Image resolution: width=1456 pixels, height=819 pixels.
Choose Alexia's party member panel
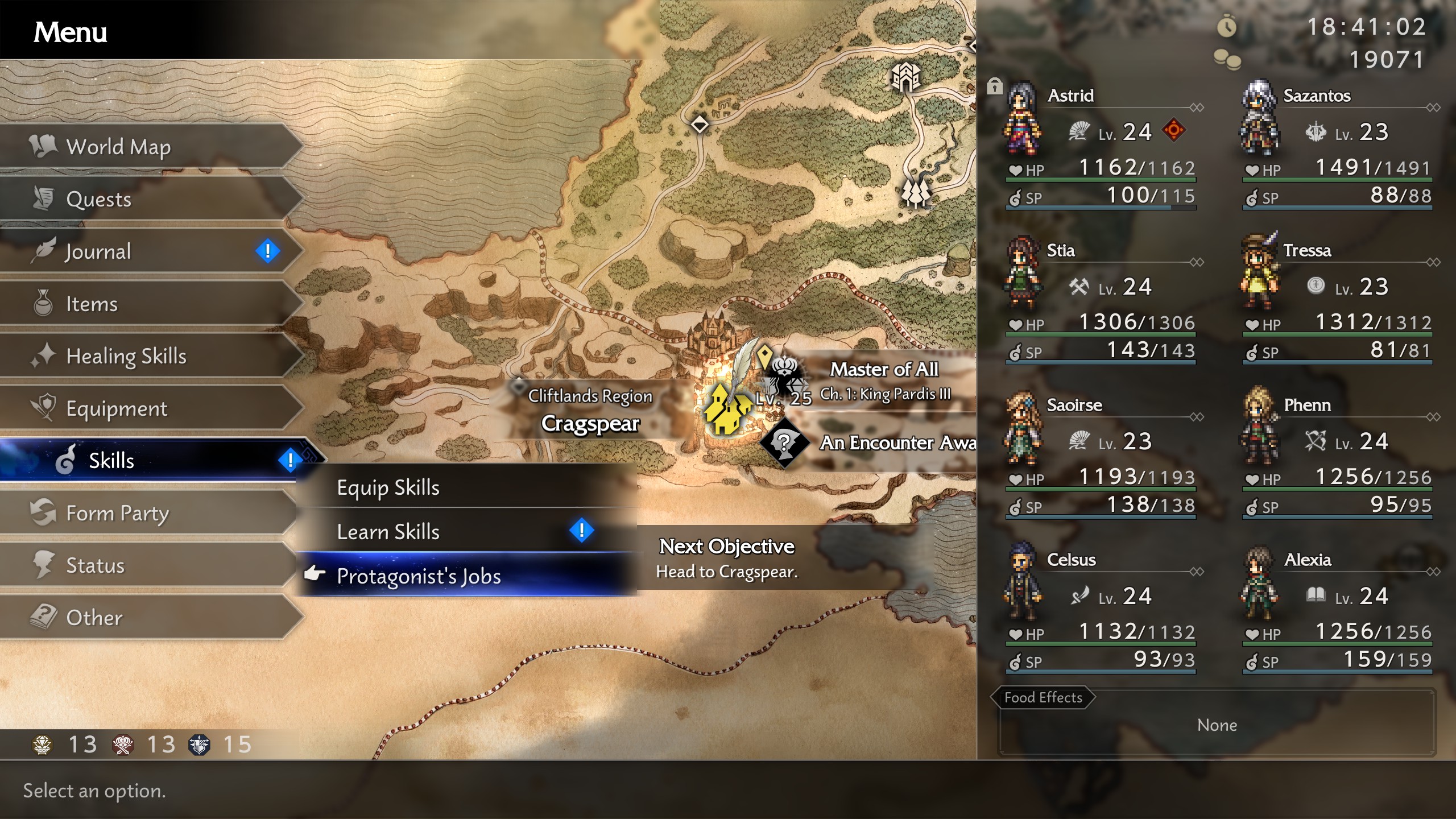tap(1337, 612)
